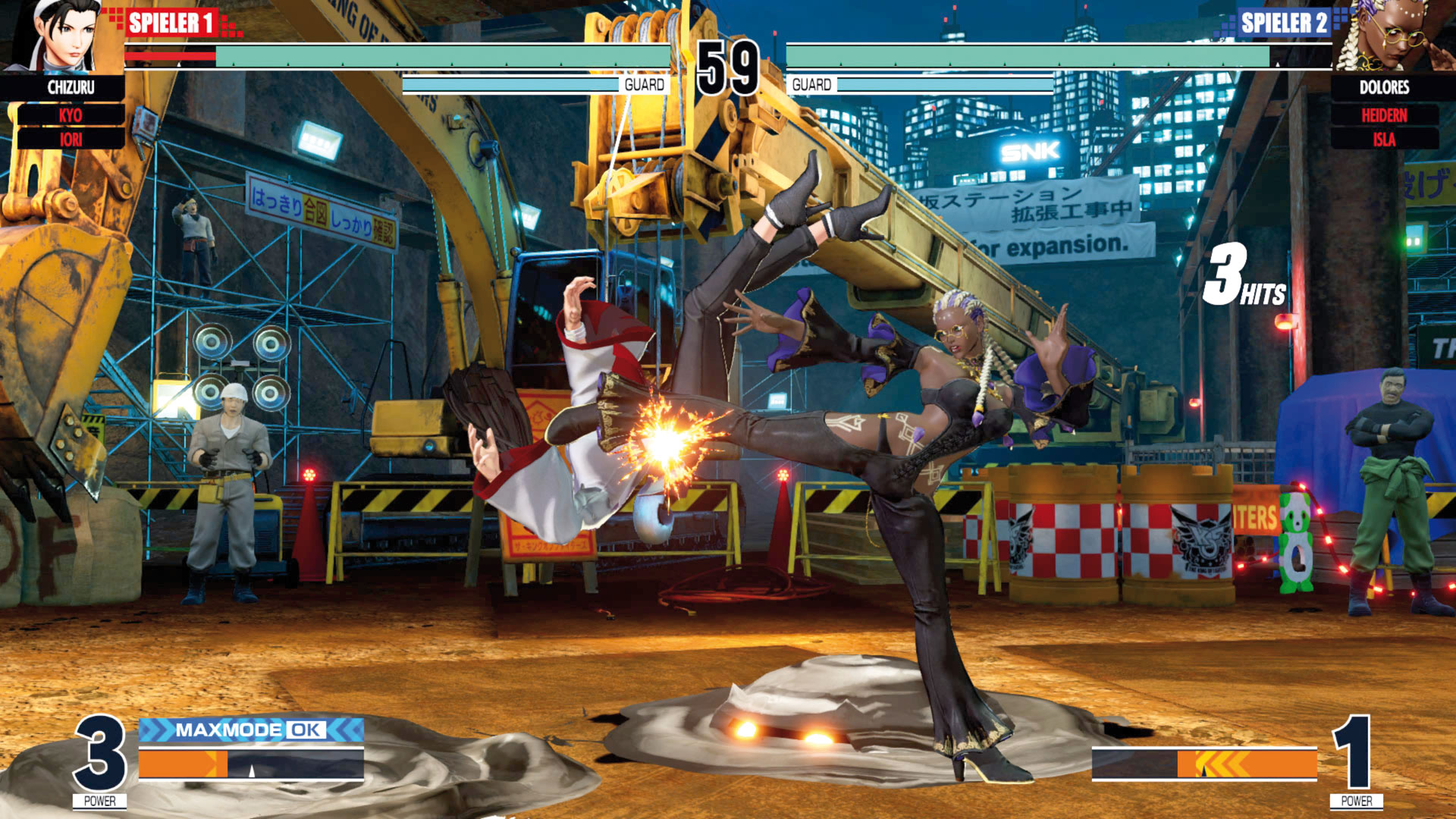
Task: Select Kyo in Player 1's team list
Action: click(x=71, y=115)
